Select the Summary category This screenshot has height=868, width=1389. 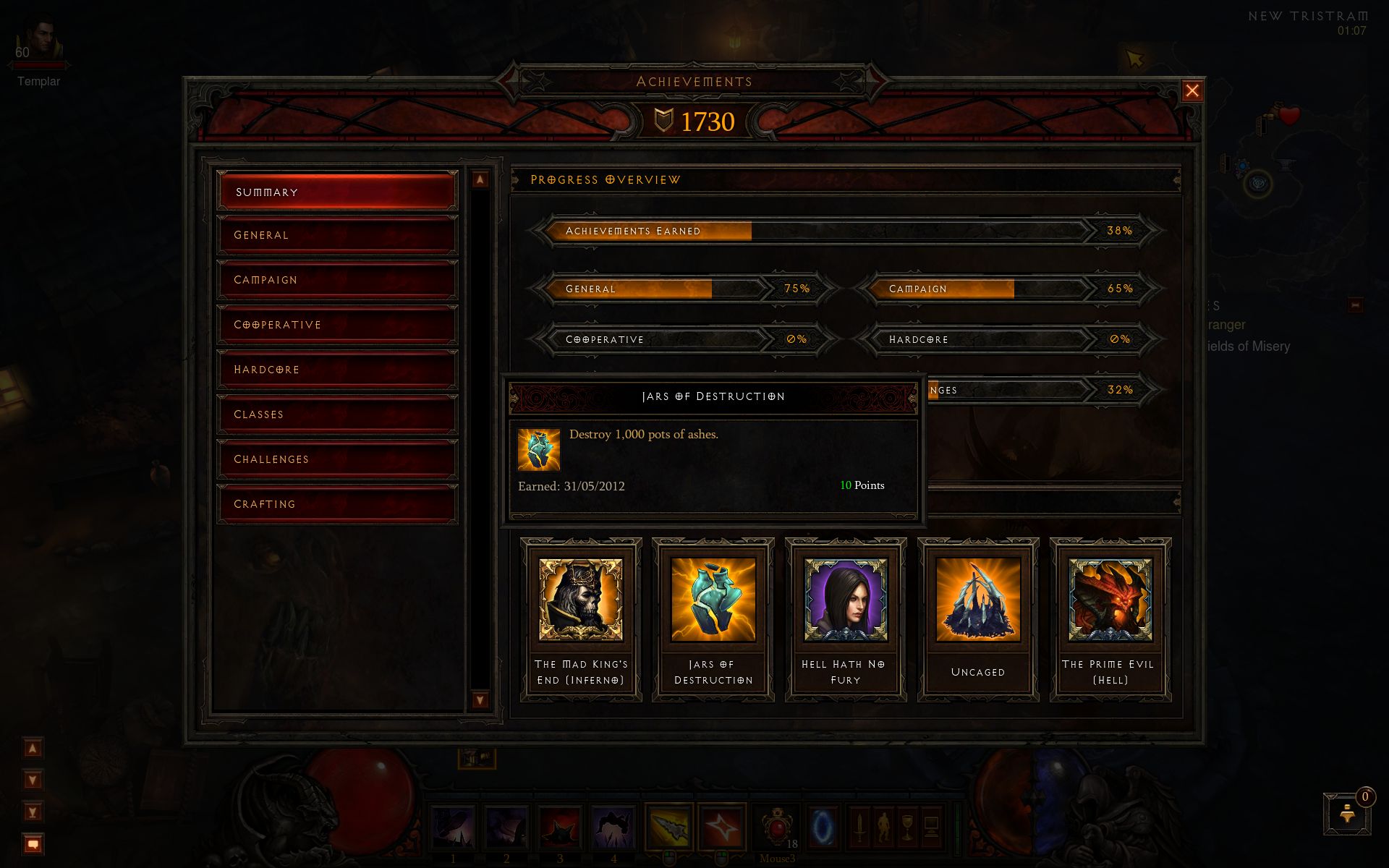click(337, 192)
